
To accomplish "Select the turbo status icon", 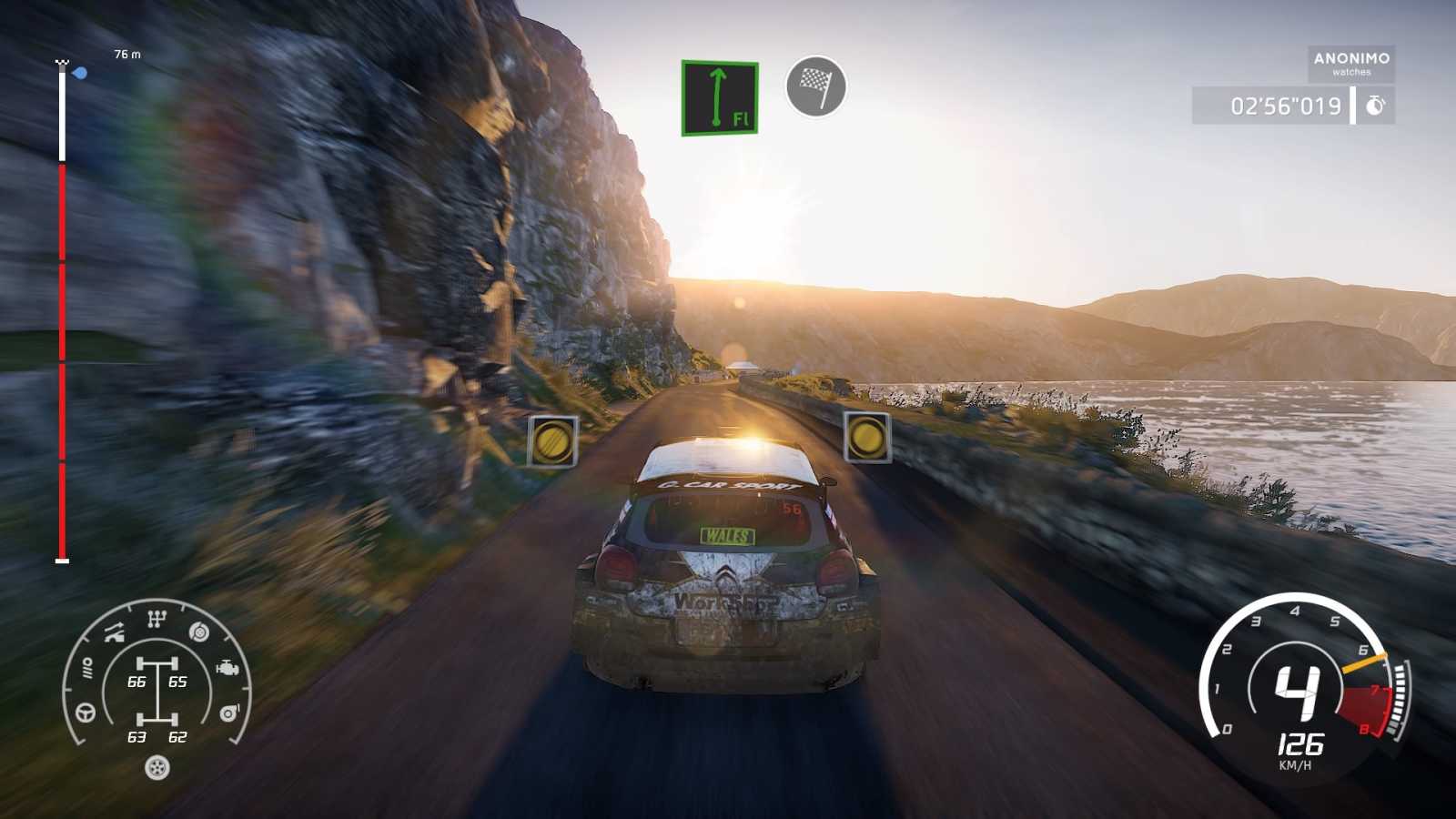I will (229, 713).
